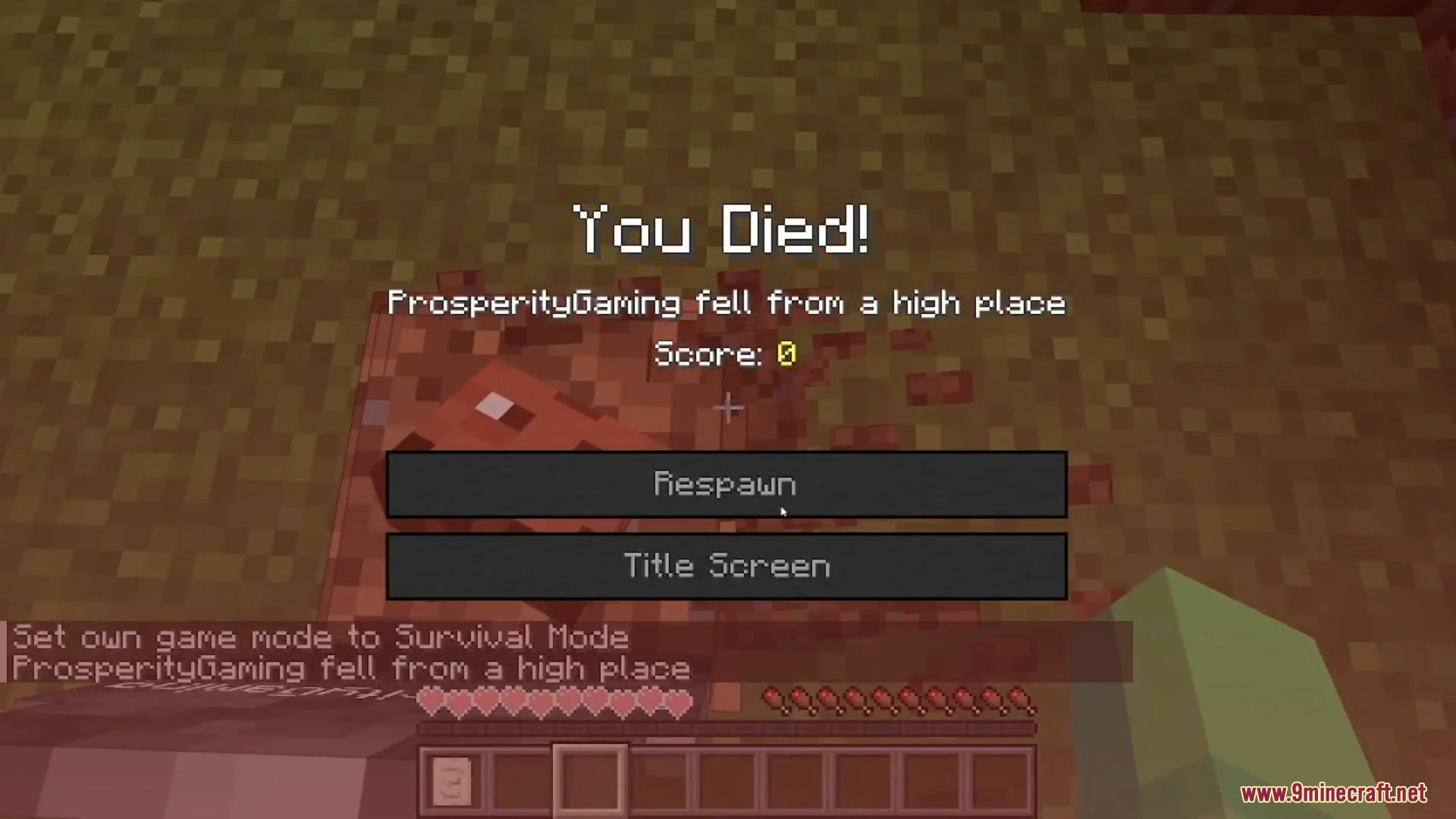Click the Respawn button
The width and height of the screenshot is (1456, 819).
pyautogui.click(x=726, y=485)
